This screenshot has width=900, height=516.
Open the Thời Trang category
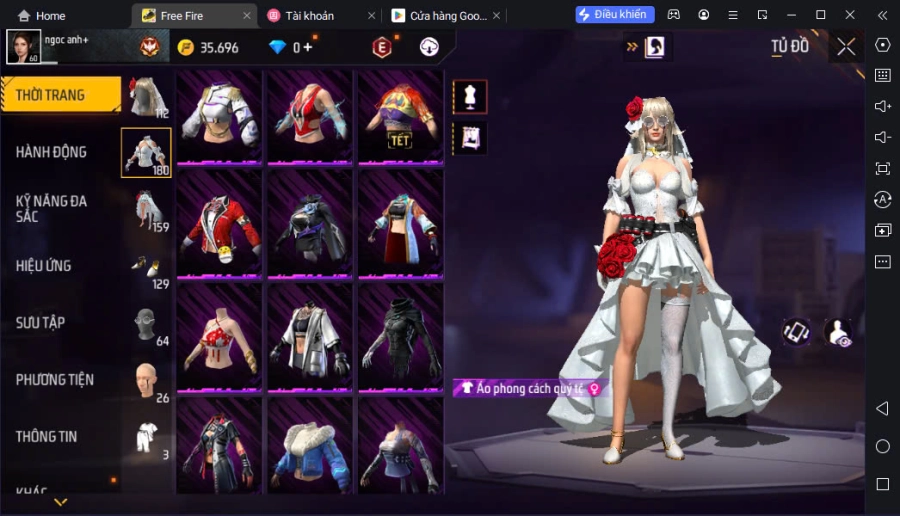coord(60,96)
